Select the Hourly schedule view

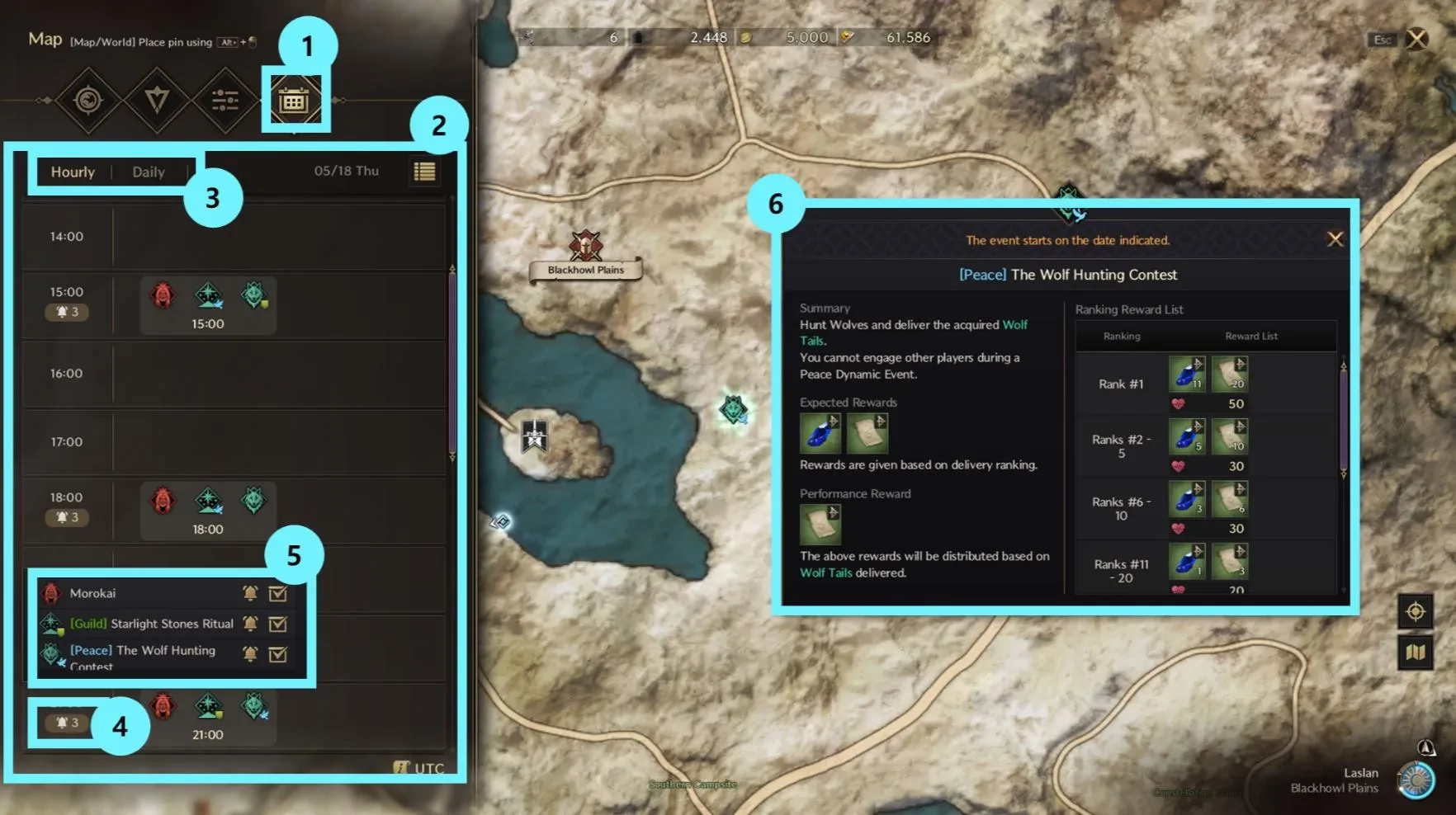coord(73,172)
